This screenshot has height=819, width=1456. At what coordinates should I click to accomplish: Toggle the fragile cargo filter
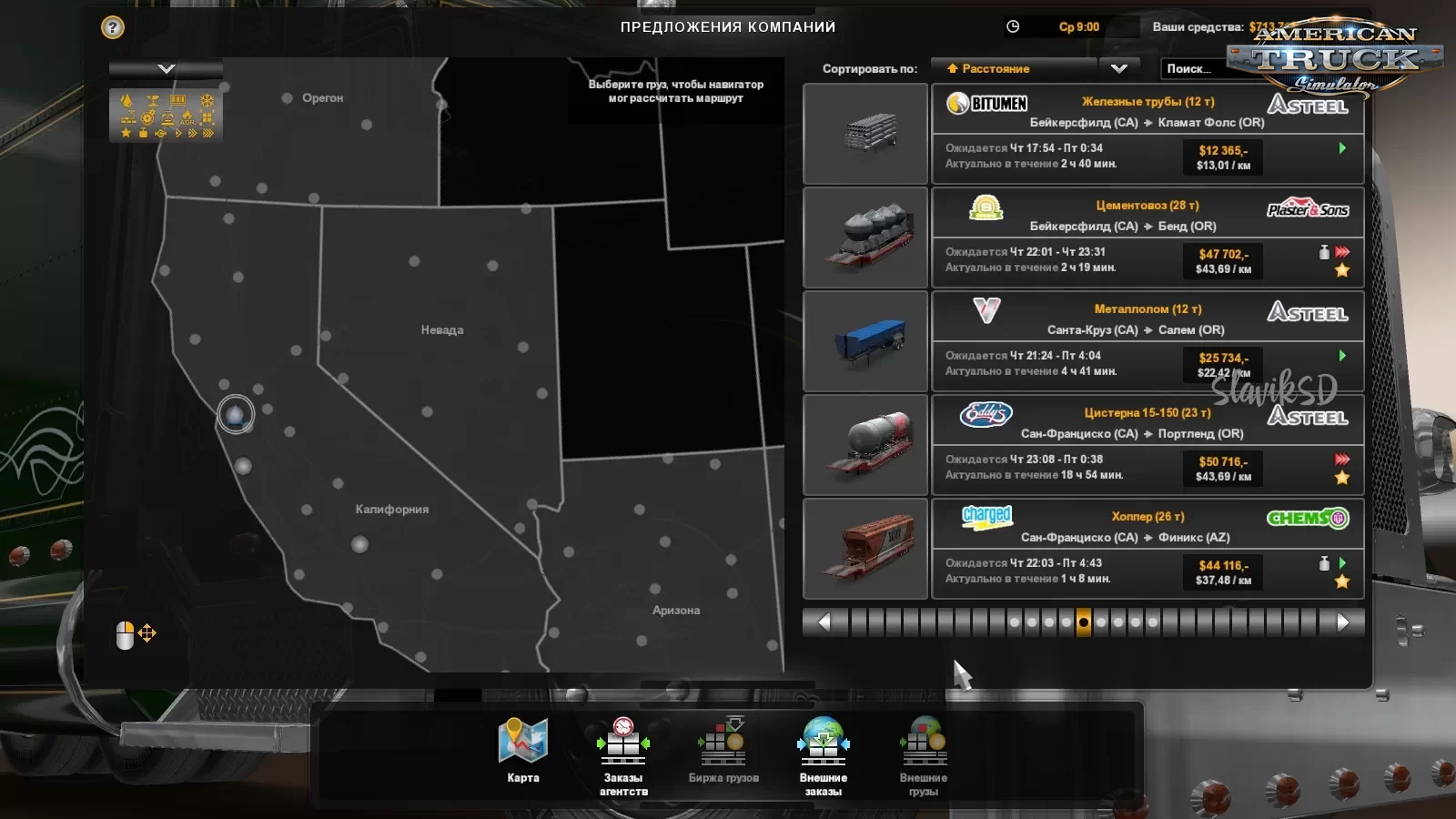153,100
